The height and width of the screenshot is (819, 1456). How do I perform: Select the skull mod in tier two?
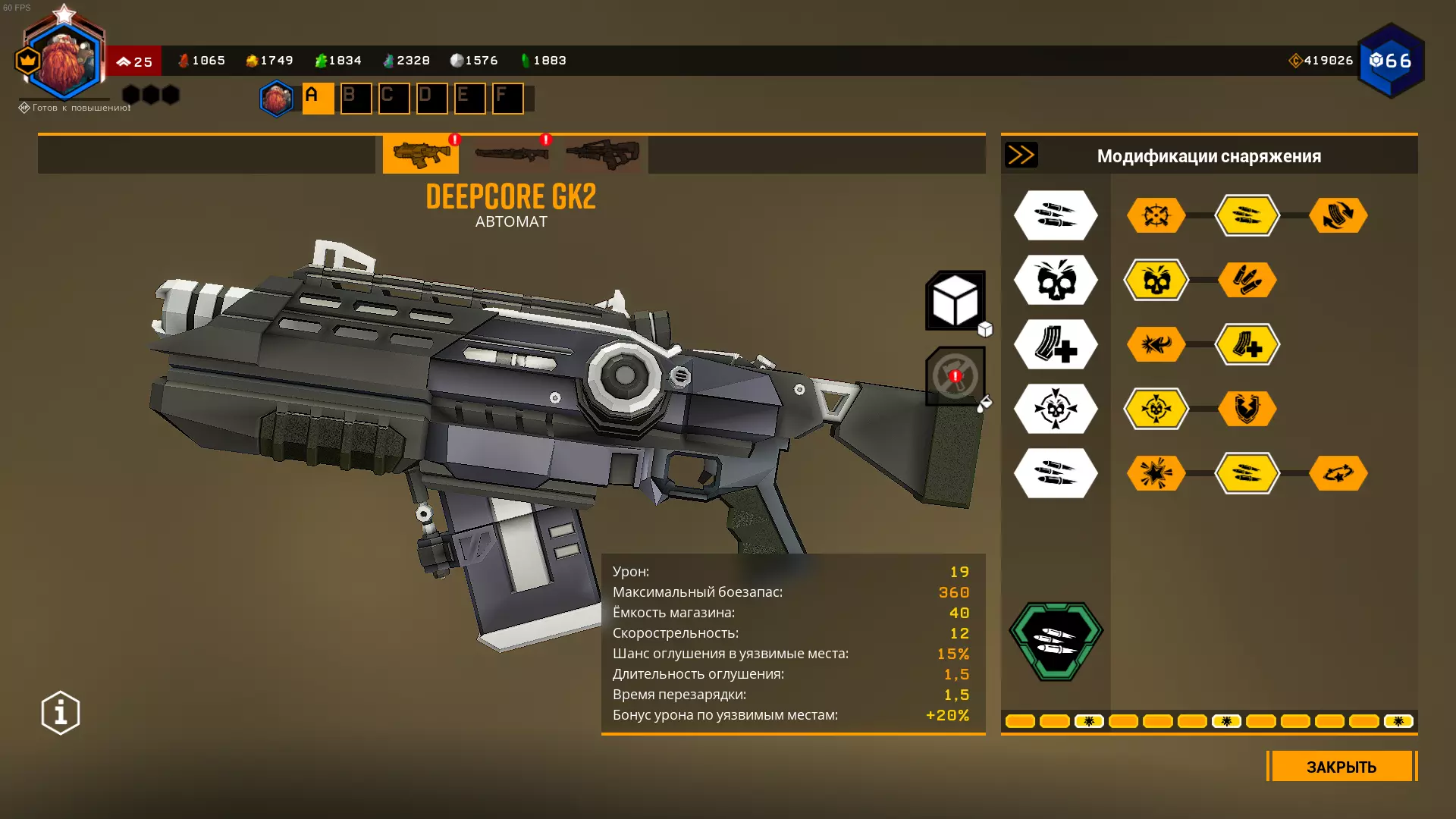click(x=1156, y=280)
